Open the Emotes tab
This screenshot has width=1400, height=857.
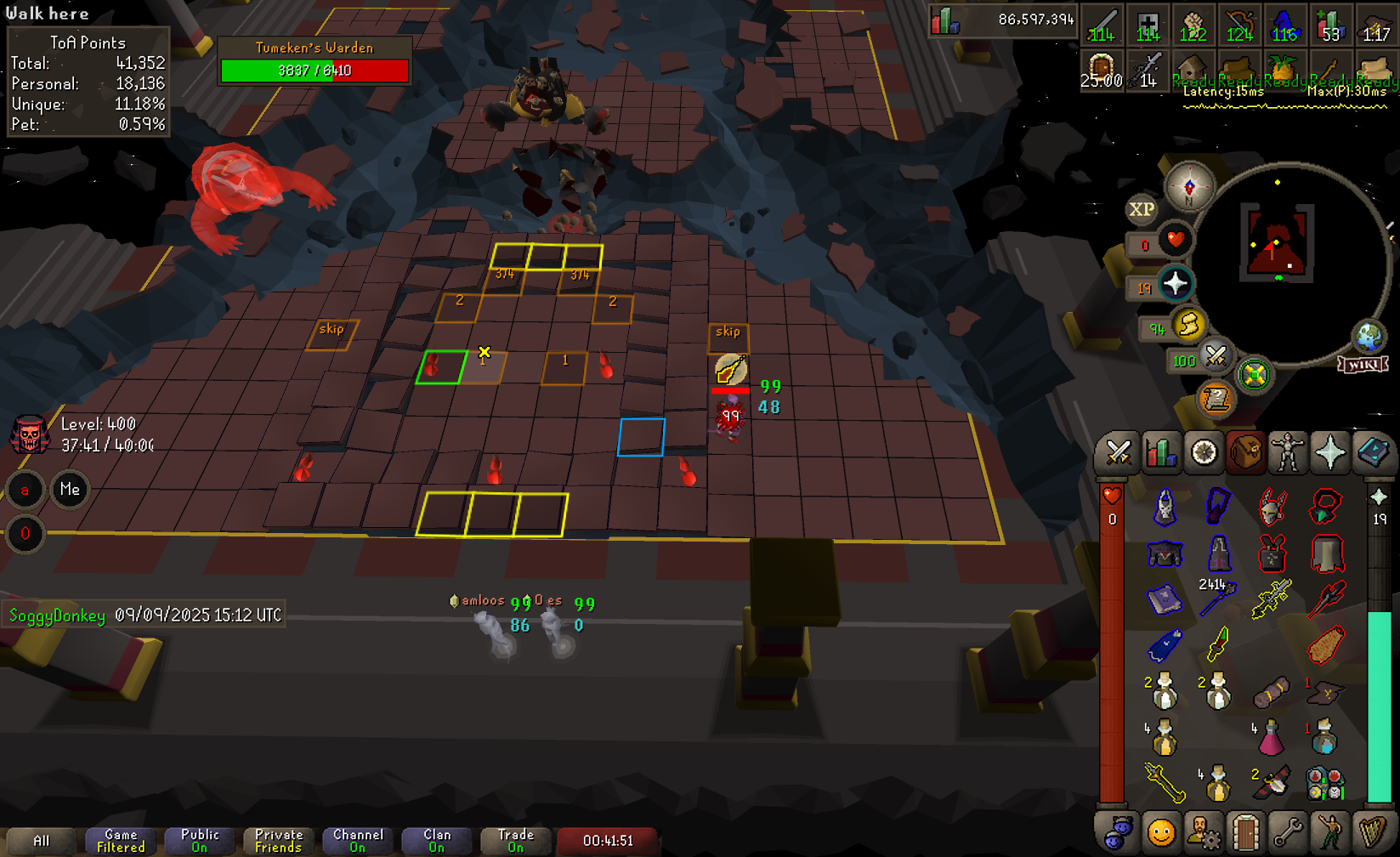pyautogui.click(x=1330, y=832)
